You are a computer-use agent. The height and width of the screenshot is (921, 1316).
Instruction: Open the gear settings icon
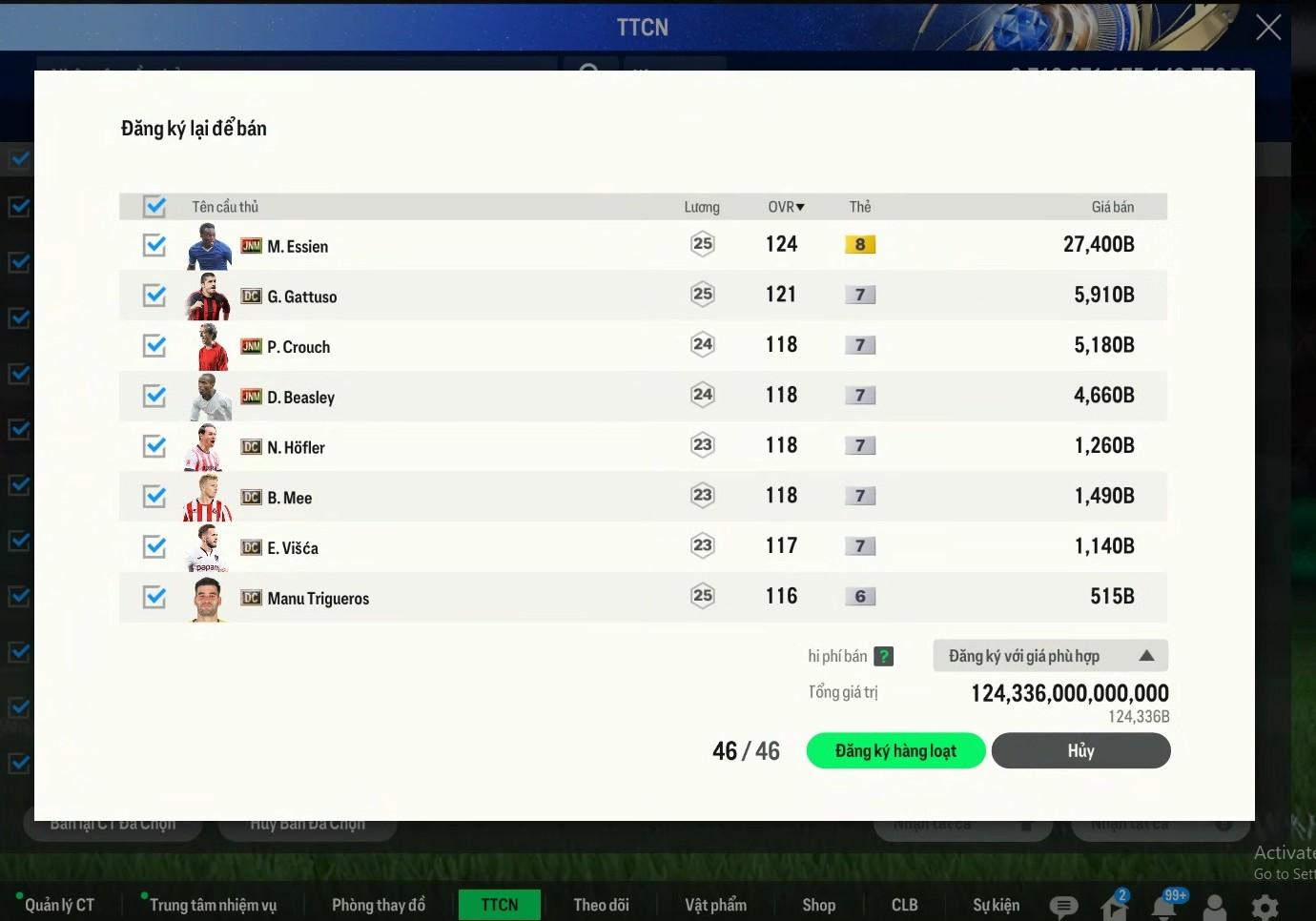1265,907
